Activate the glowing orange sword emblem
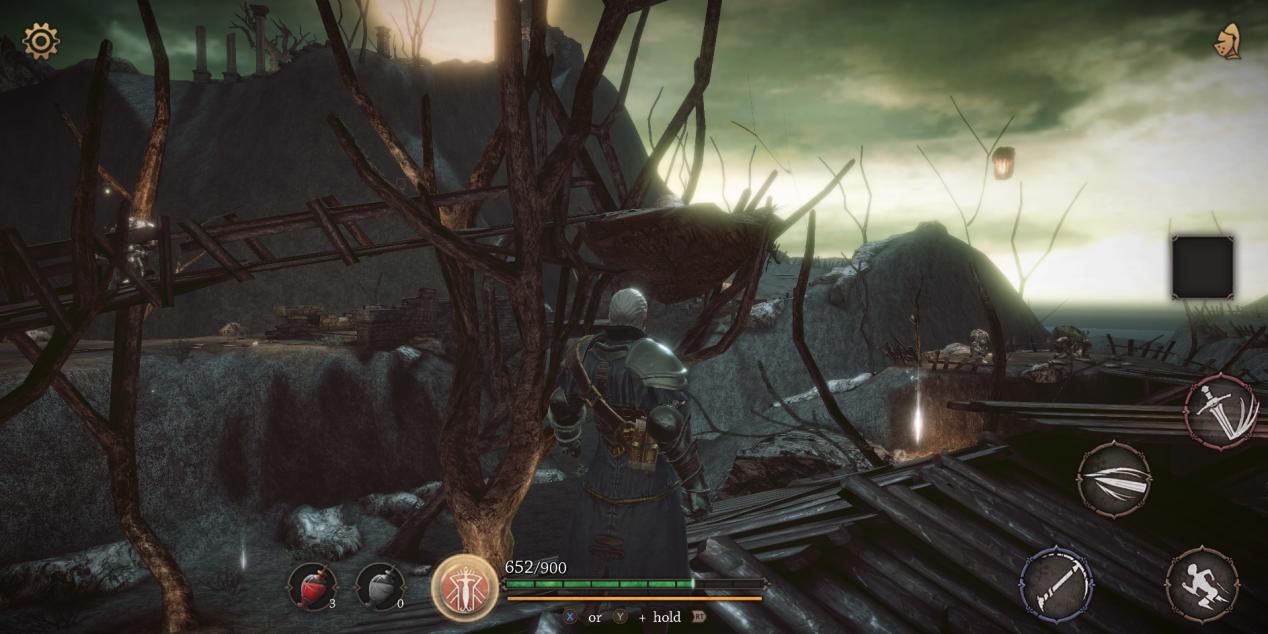 pos(465,587)
